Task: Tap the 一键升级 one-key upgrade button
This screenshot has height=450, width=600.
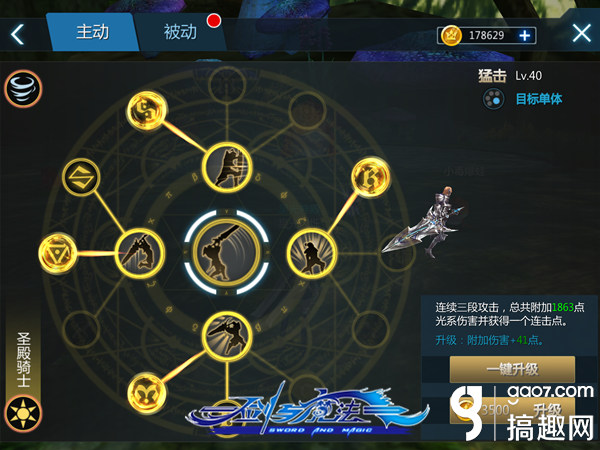Action: point(512,369)
